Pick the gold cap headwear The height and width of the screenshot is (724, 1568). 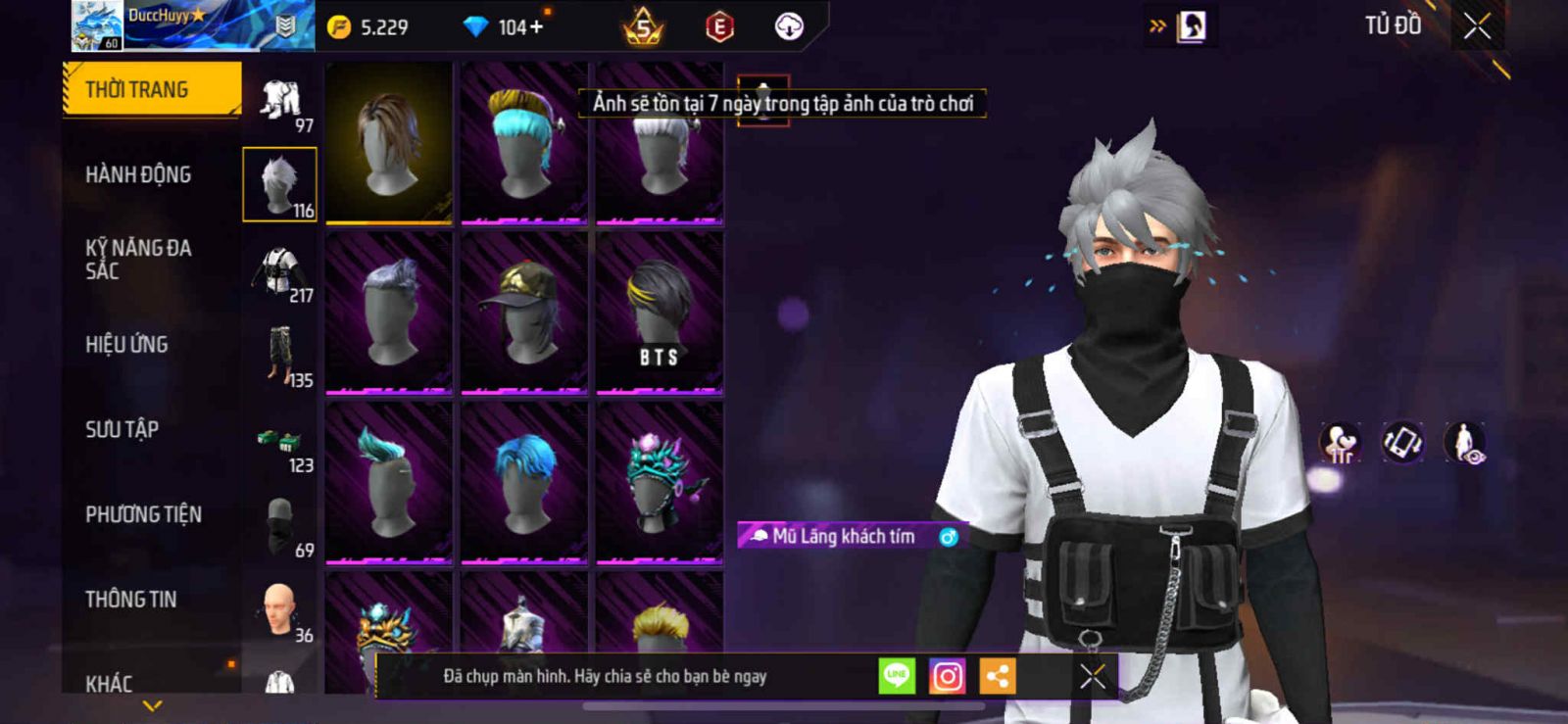(x=524, y=314)
